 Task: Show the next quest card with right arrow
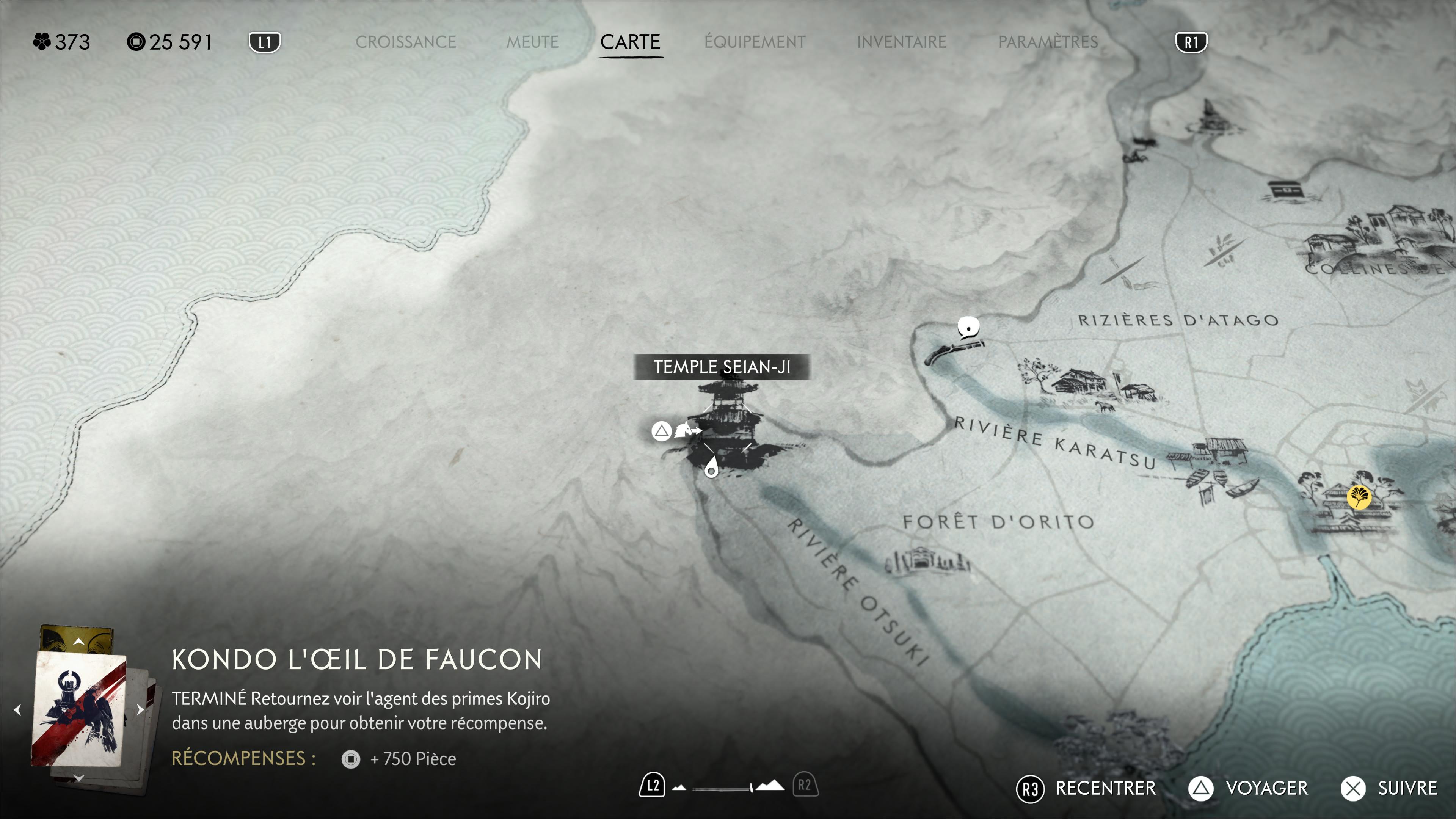[140, 710]
